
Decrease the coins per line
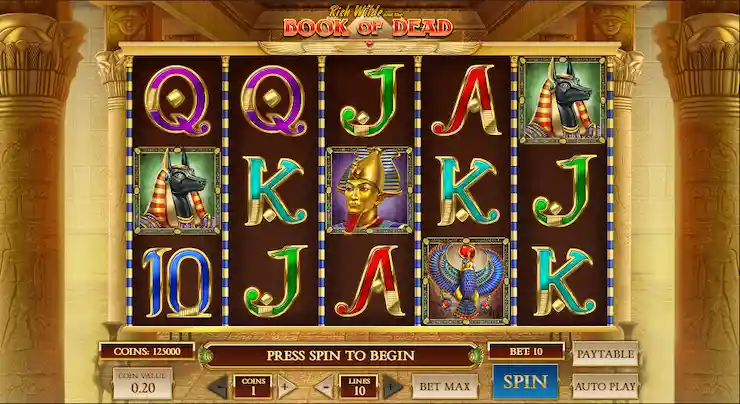tap(219, 386)
